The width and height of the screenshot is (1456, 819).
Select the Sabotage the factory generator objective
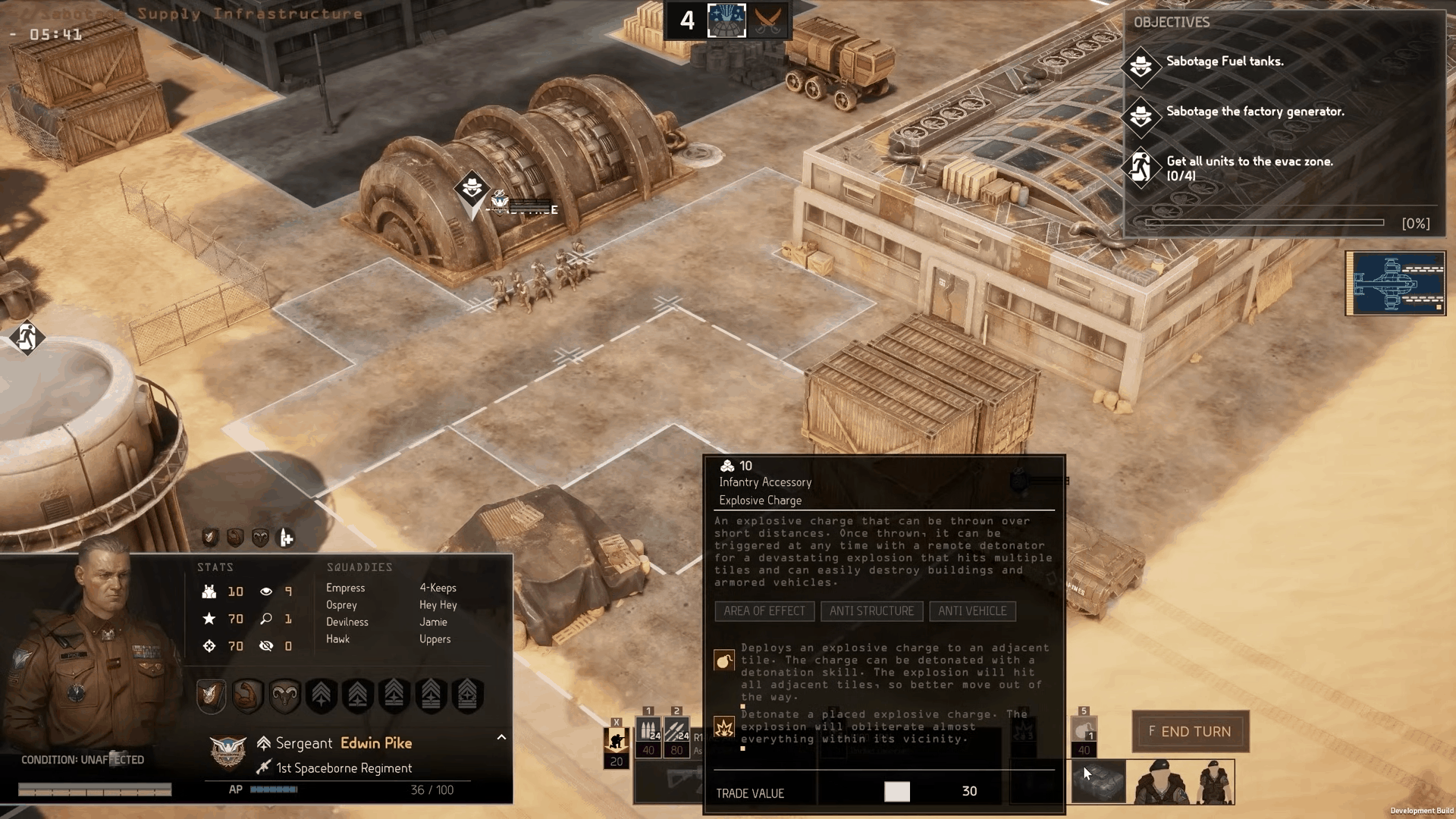point(1254,112)
